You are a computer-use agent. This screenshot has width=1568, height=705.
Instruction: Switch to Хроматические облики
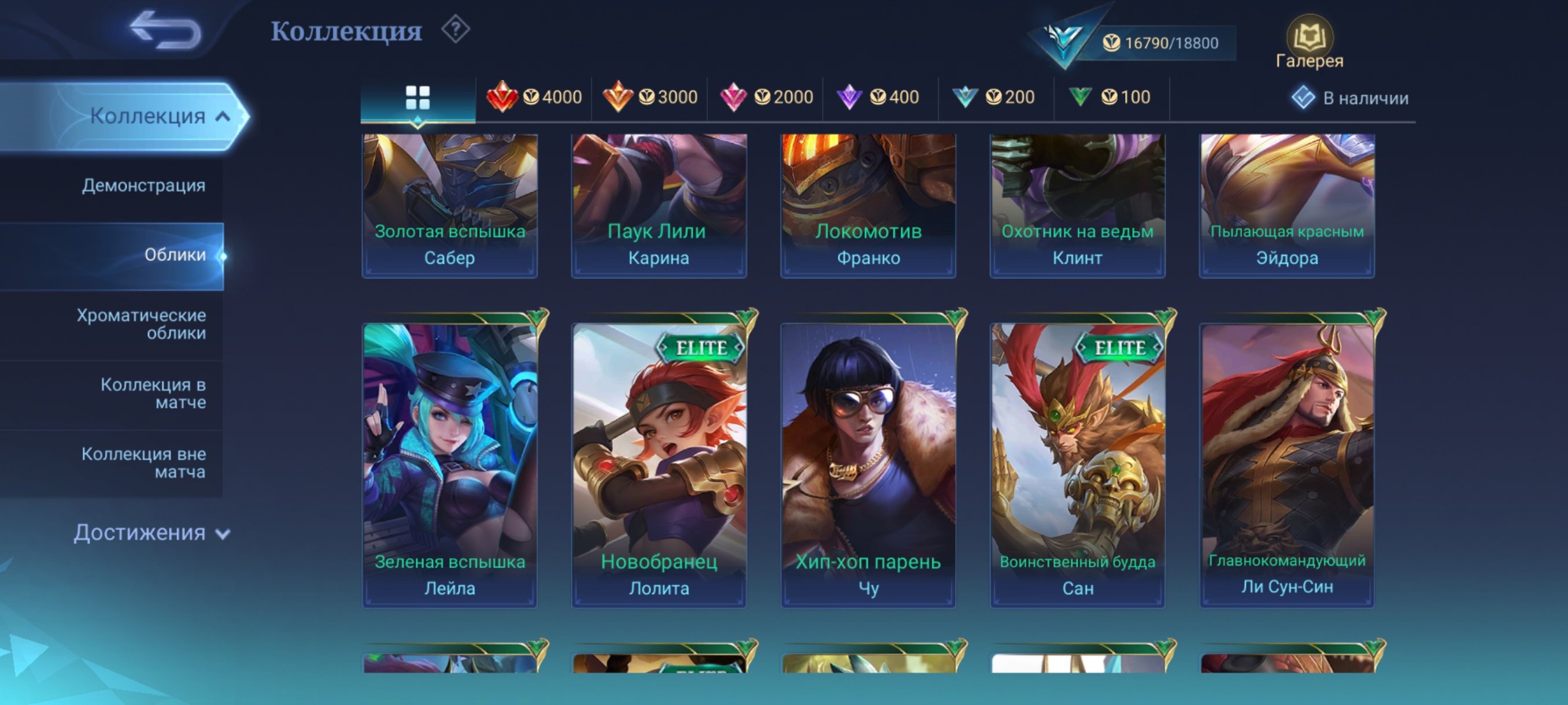tap(139, 324)
